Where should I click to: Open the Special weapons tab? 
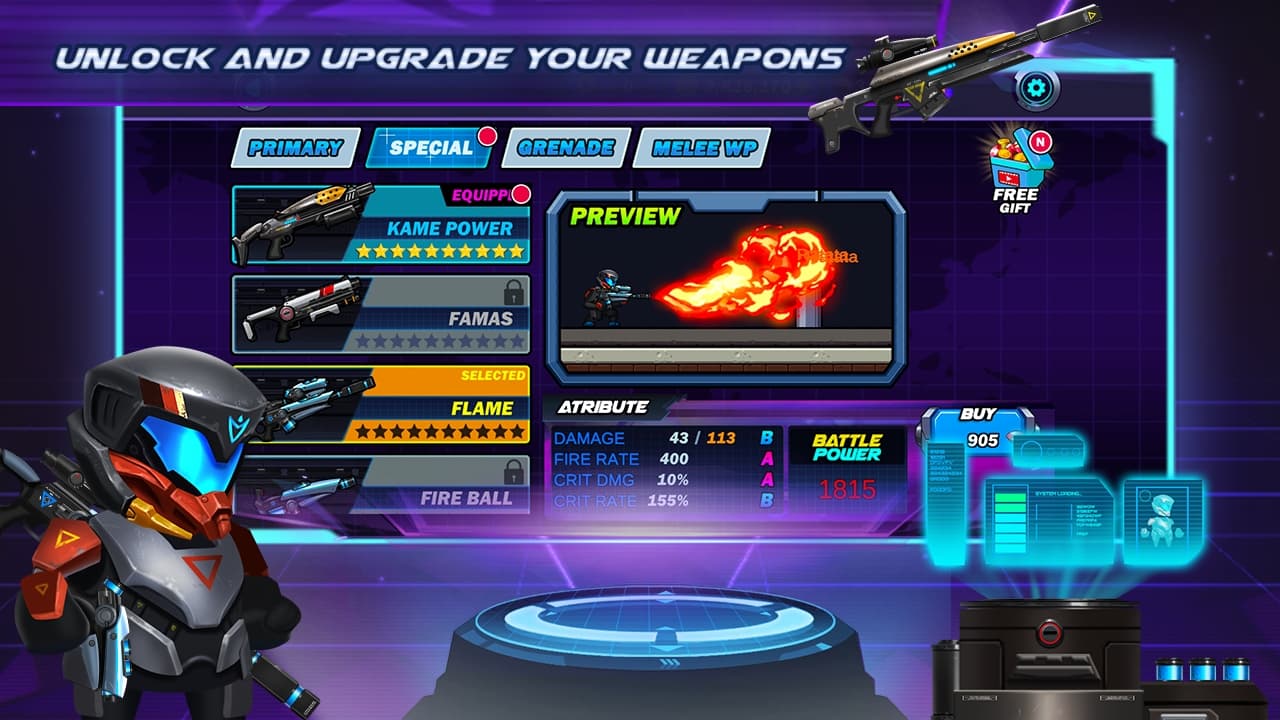click(430, 148)
